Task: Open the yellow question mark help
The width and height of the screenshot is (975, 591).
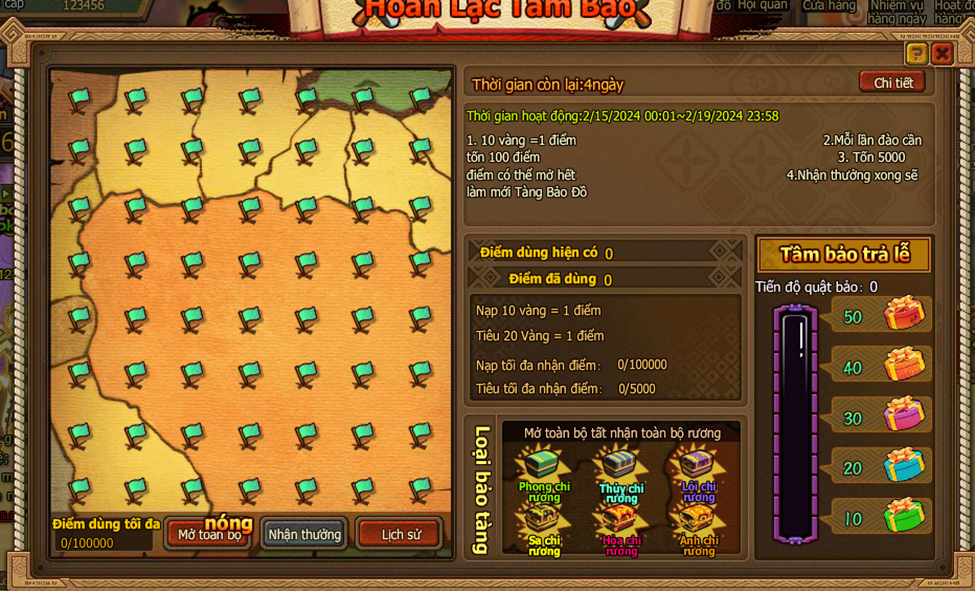Action: tap(916, 54)
